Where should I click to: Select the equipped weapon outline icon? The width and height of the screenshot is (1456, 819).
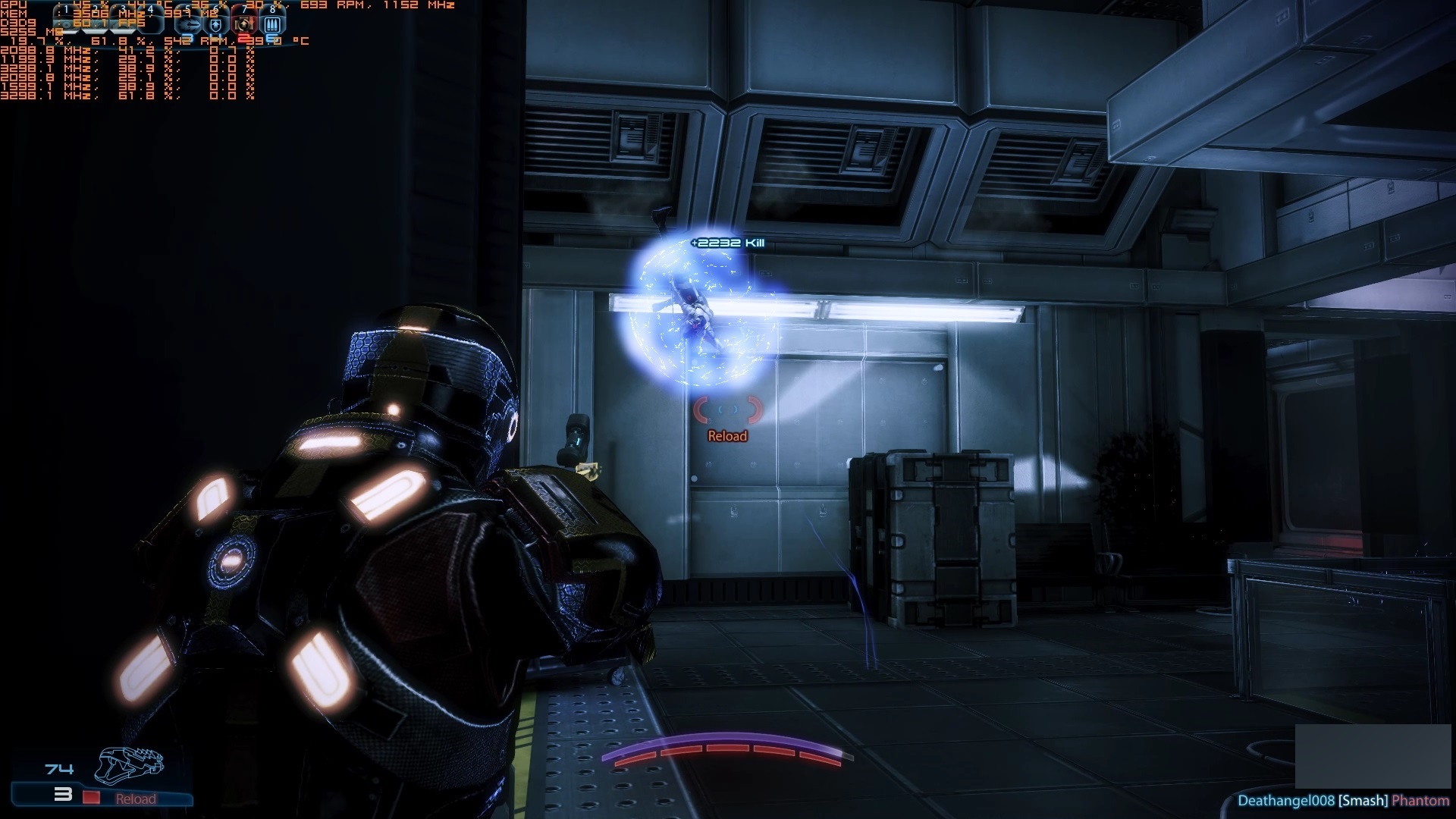(129, 764)
